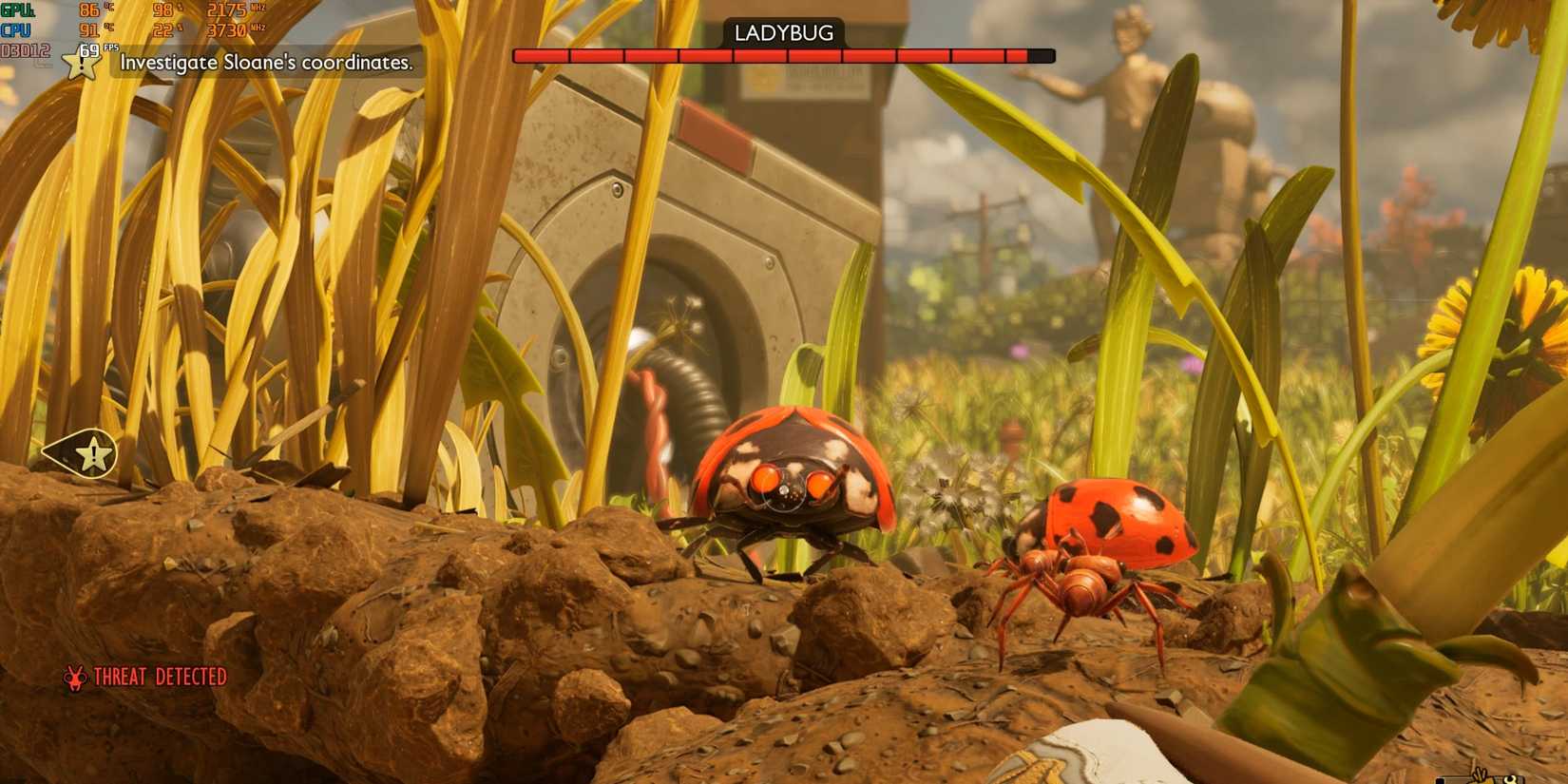
Task: Select the Investigate Sloane's coordinates objective
Action: pyautogui.click(x=266, y=63)
